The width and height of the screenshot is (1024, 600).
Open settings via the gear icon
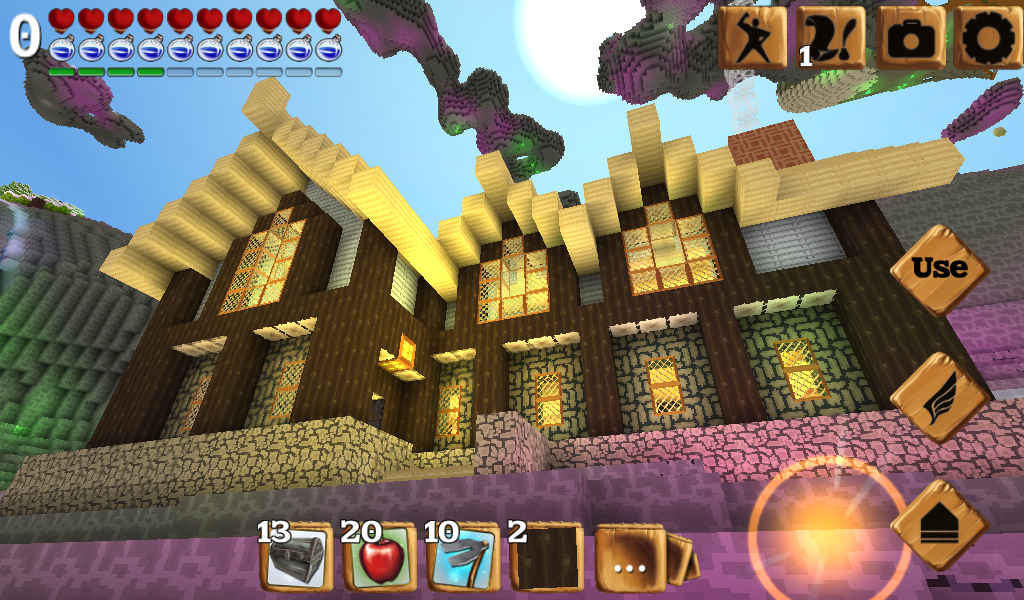[987, 37]
